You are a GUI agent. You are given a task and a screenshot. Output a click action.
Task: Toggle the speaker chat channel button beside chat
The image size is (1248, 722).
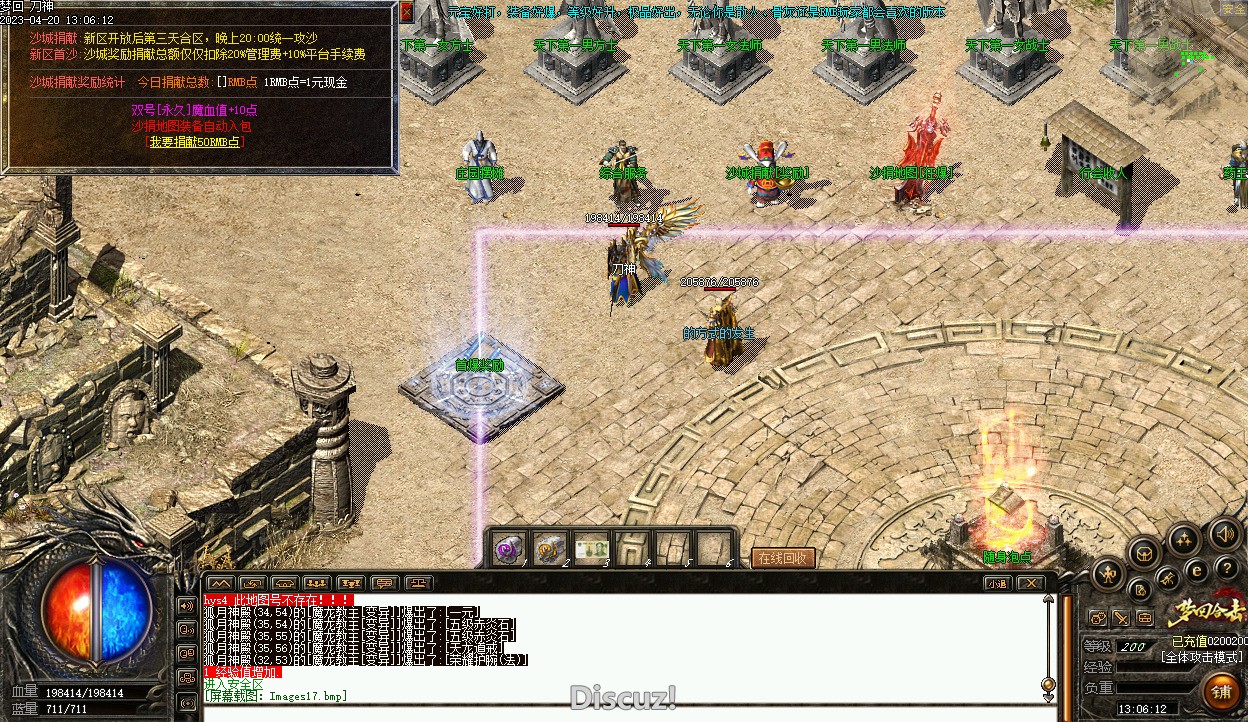click(x=186, y=605)
